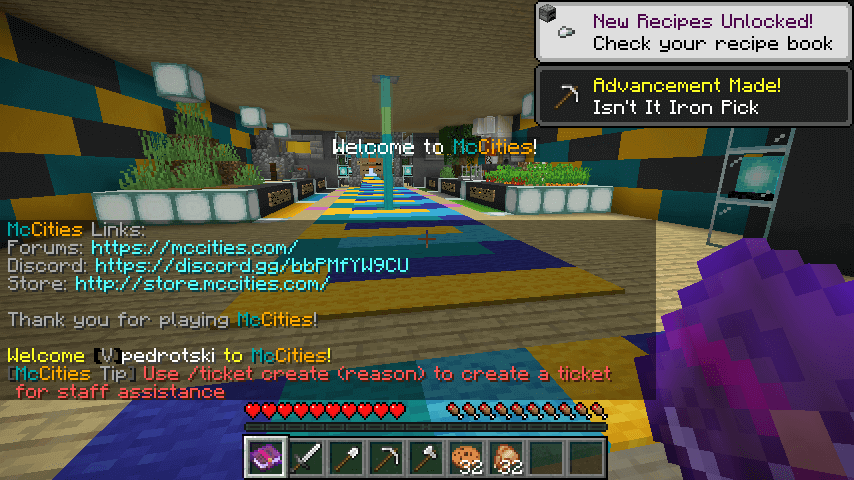Viewport: 854px width, 480px height.
Task: Select the iron sword hotbar slot
Action: tap(307, 457)
